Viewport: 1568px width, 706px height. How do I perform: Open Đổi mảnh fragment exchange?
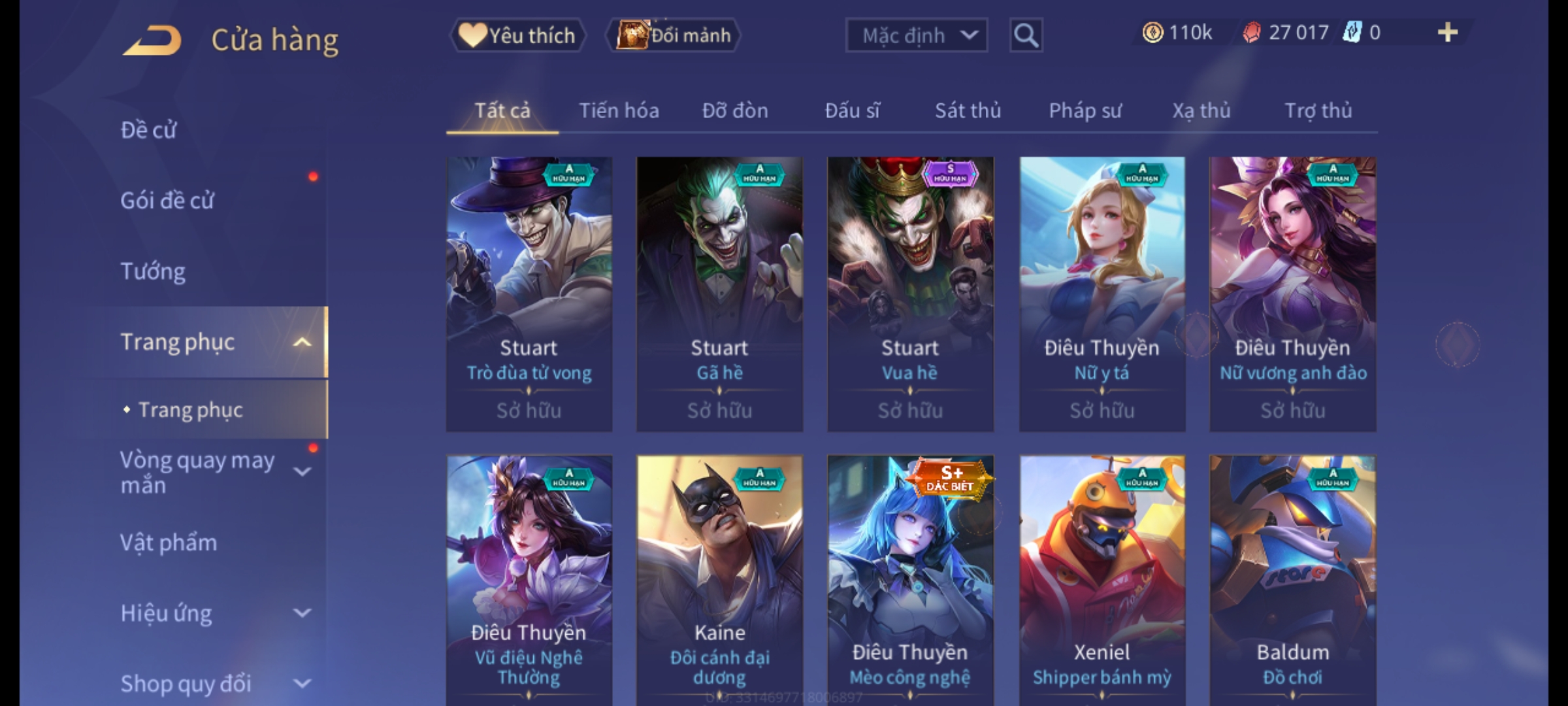click(674, 35)
